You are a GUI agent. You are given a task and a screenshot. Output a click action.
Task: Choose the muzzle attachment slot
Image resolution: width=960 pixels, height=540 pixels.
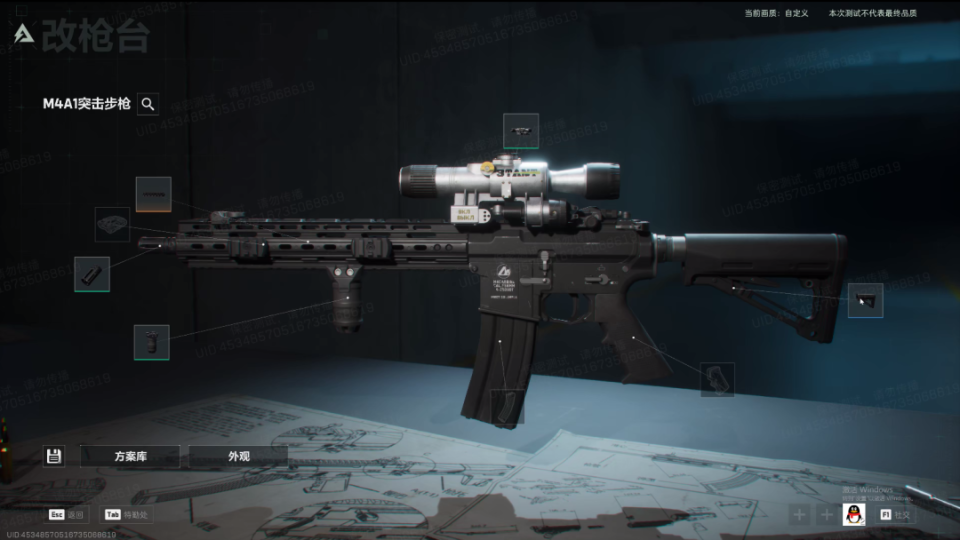pos(92,274)
